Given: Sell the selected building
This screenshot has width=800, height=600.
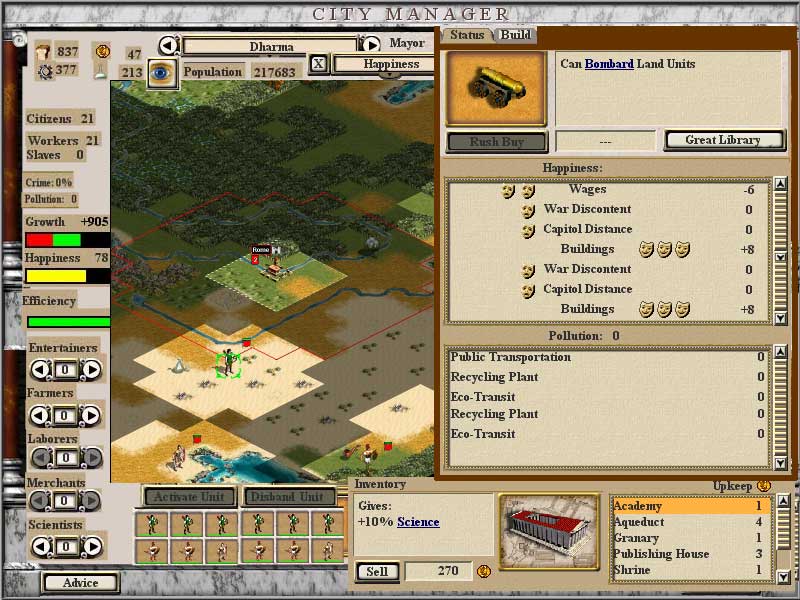Looking at the screenshot, I should [x=377, y=572].
